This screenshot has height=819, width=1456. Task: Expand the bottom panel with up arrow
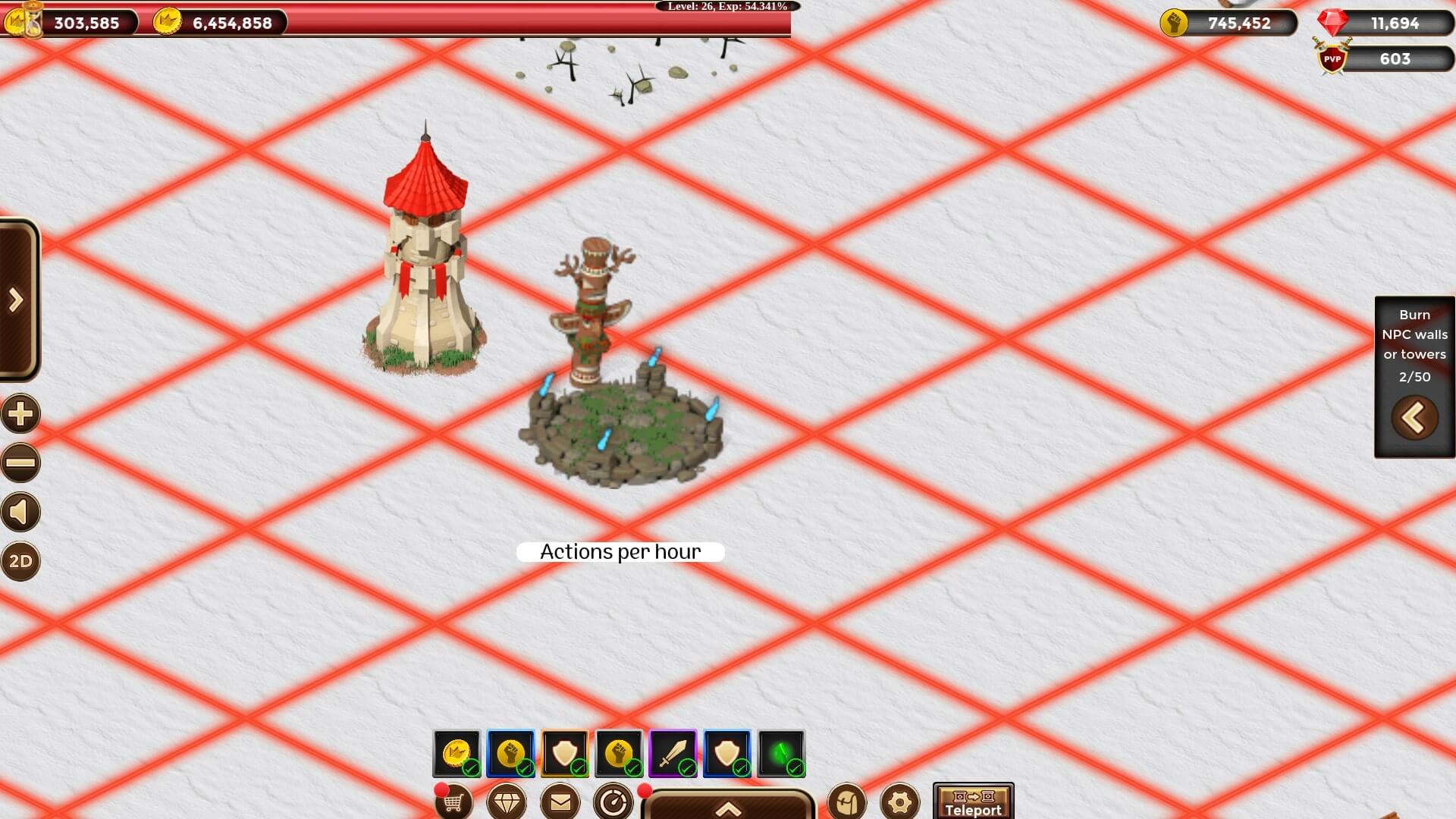tap(728, 808)
